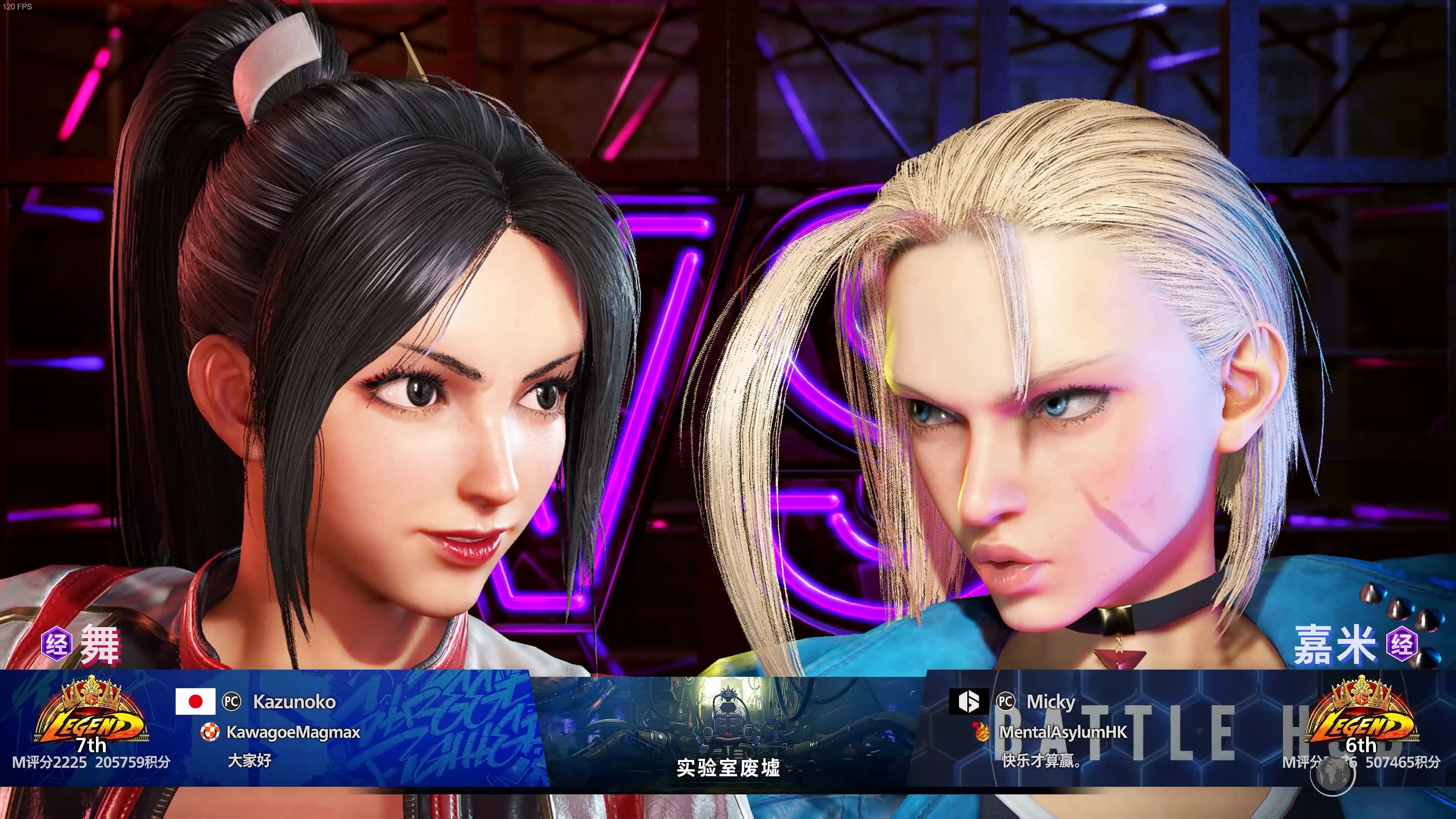Open the MentalAsylumHK club entry
1456x819 pixels.
[1062, 732]
